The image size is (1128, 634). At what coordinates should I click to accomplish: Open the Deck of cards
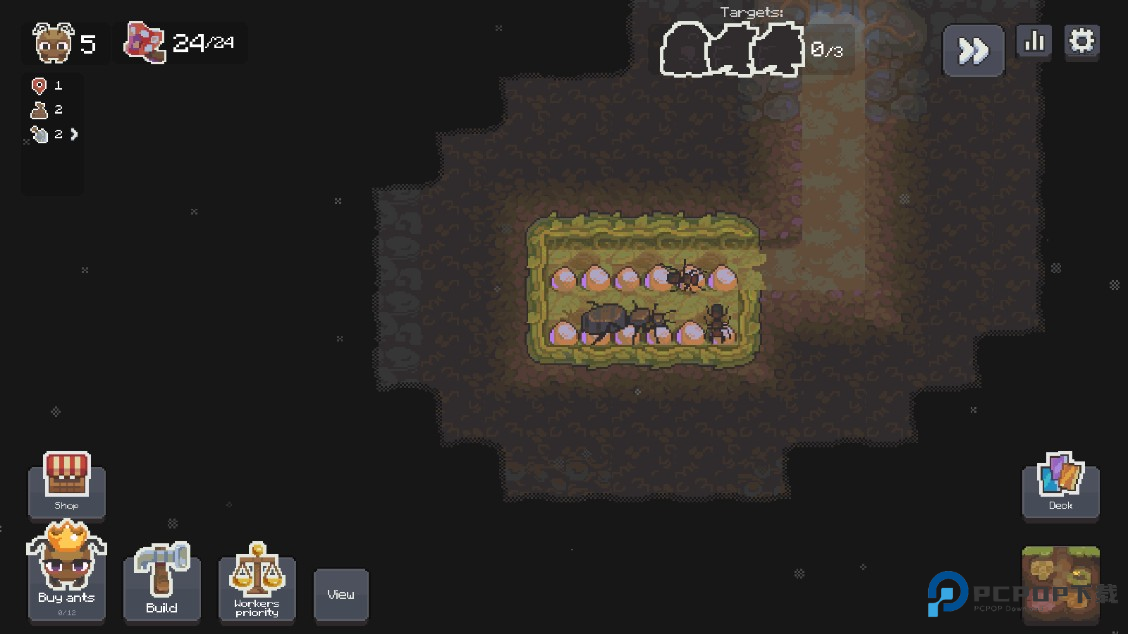click(1060, 485)
